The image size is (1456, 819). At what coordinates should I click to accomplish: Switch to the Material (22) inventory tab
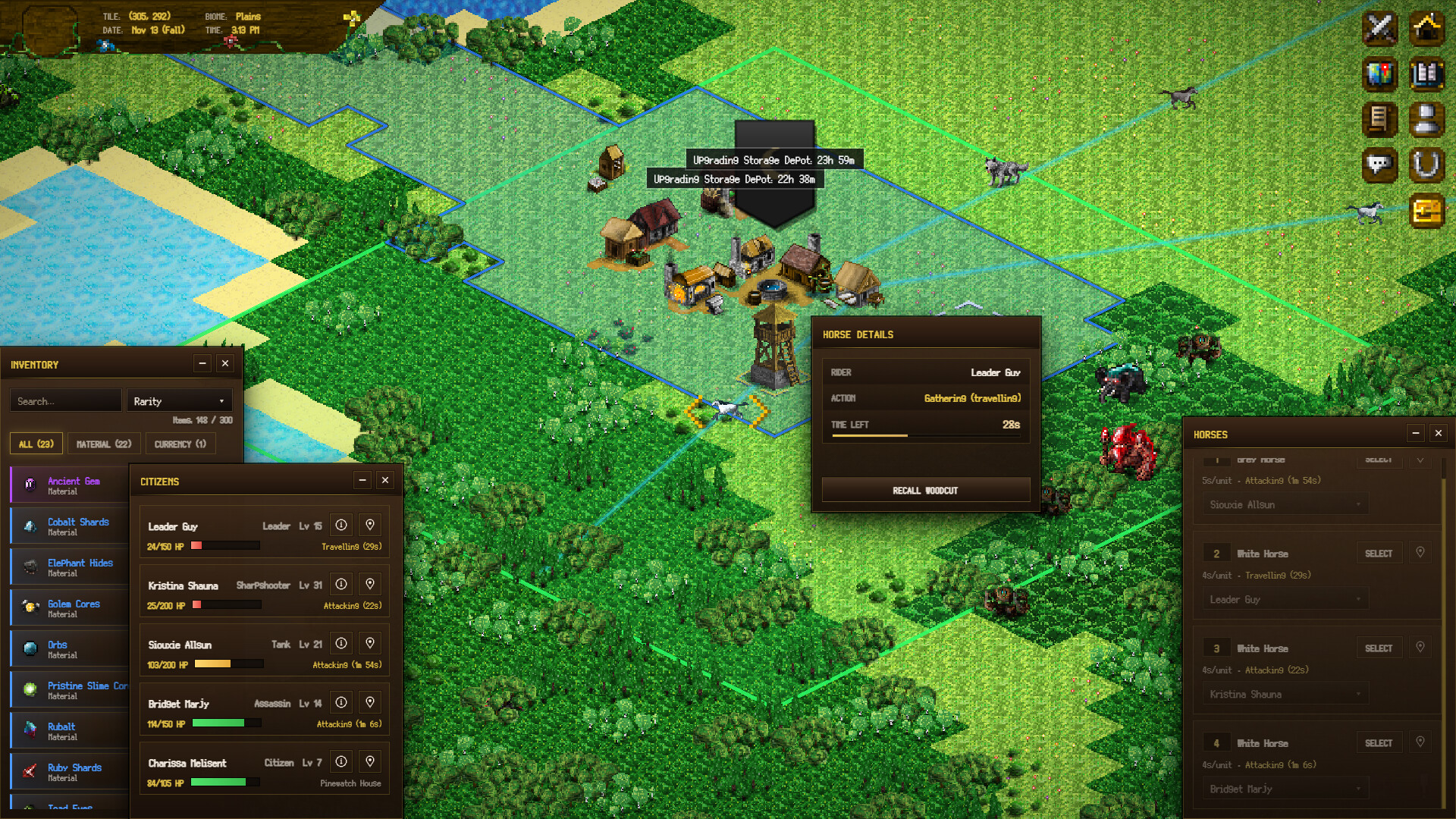103,444
